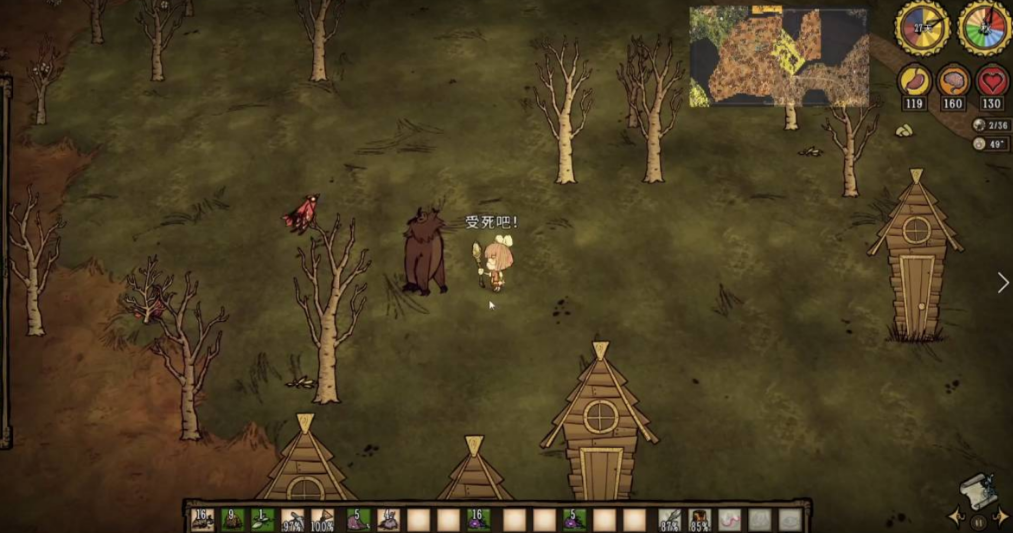Image resolution: width=1013 pixels, height=533 pixels.
Task: Expand the side panel with the right arrow
Action: coord(1002,283)
